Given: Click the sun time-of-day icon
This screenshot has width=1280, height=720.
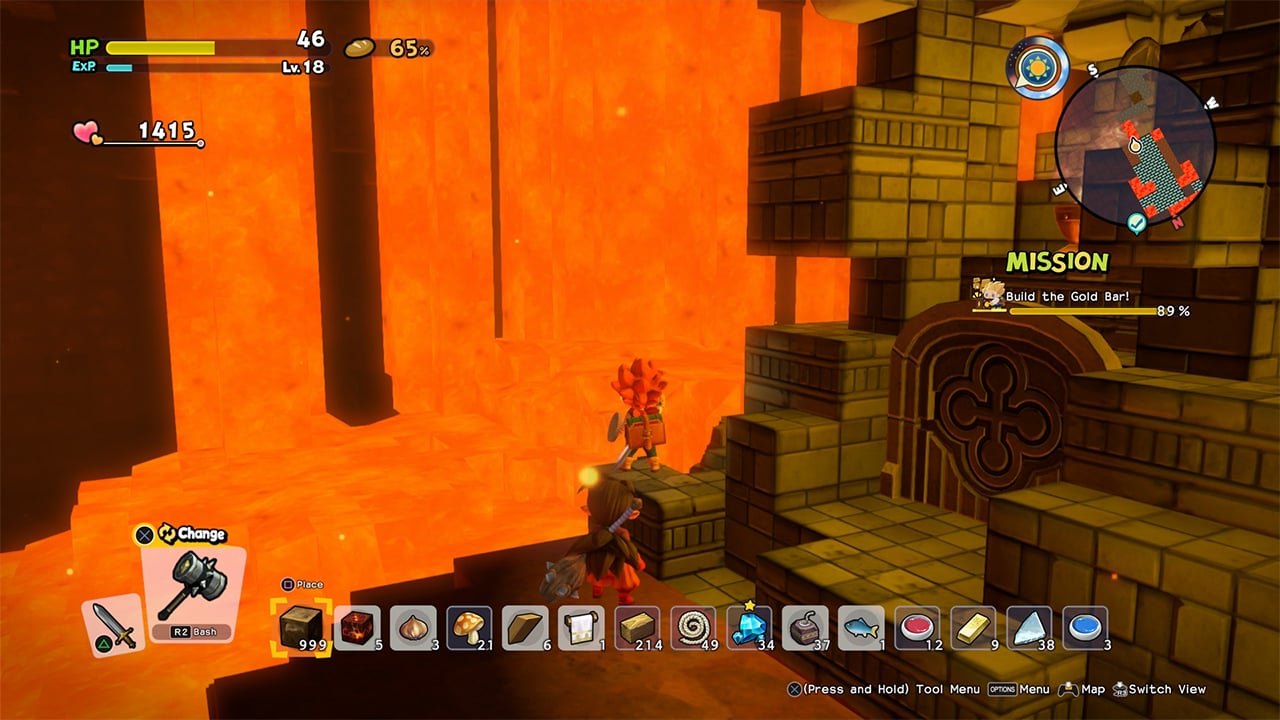Looking at the screenshot, I should pos(1037,68).
